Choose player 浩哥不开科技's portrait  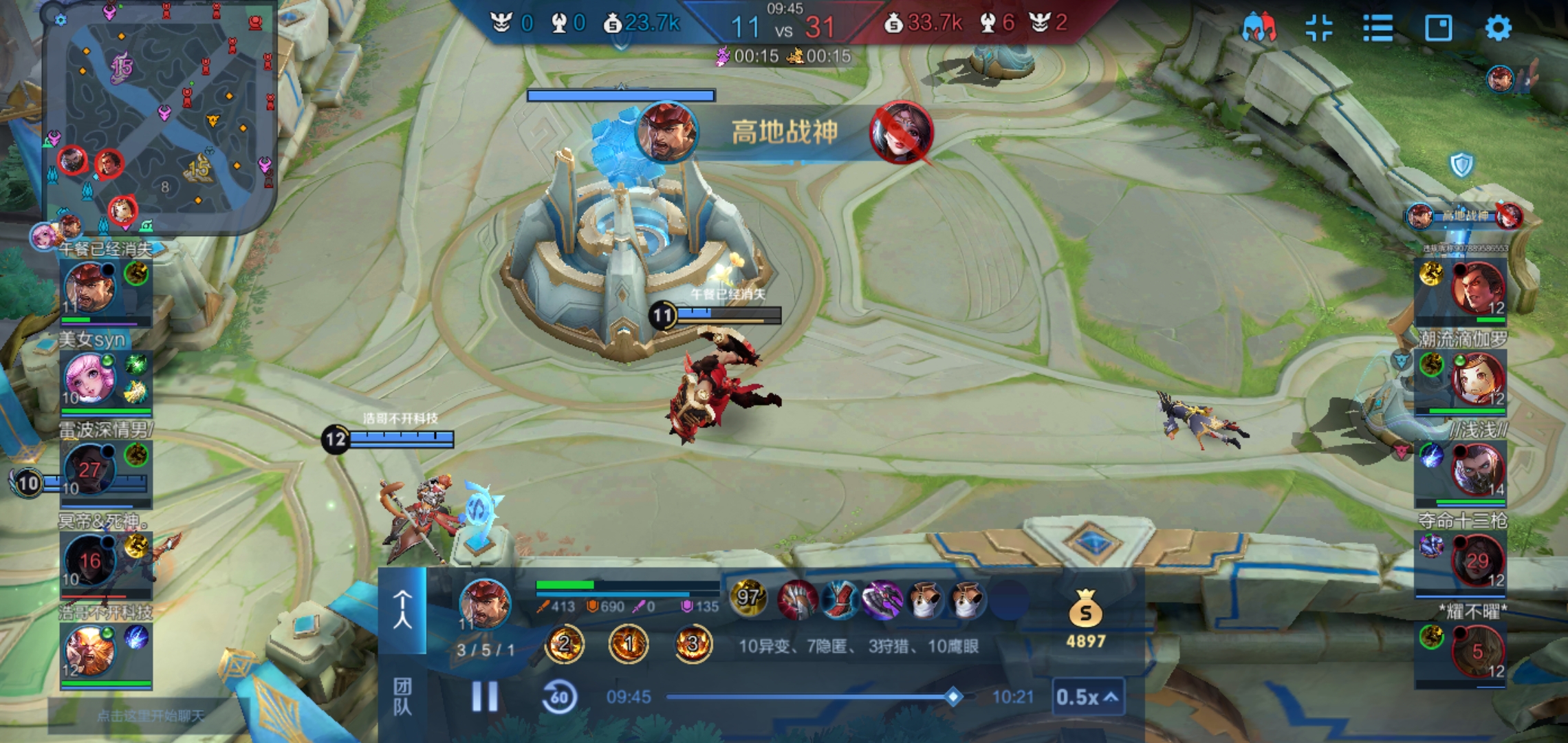tap(88, 651)
